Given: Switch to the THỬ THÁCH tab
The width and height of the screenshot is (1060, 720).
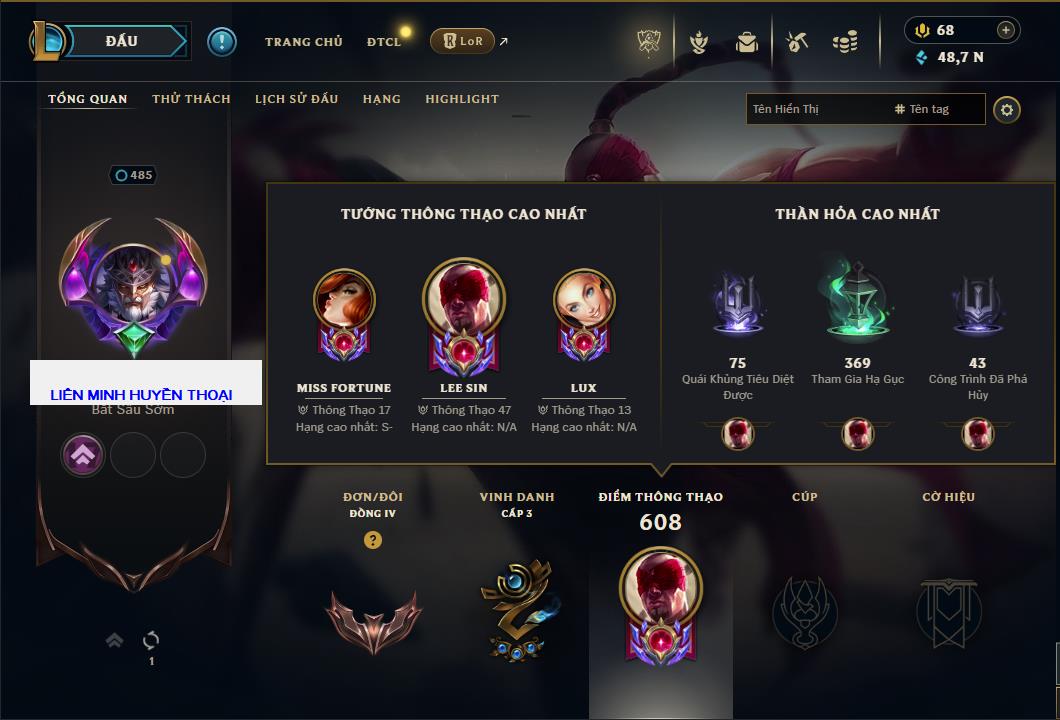Looking at the screenshot, I should (191, 99).
